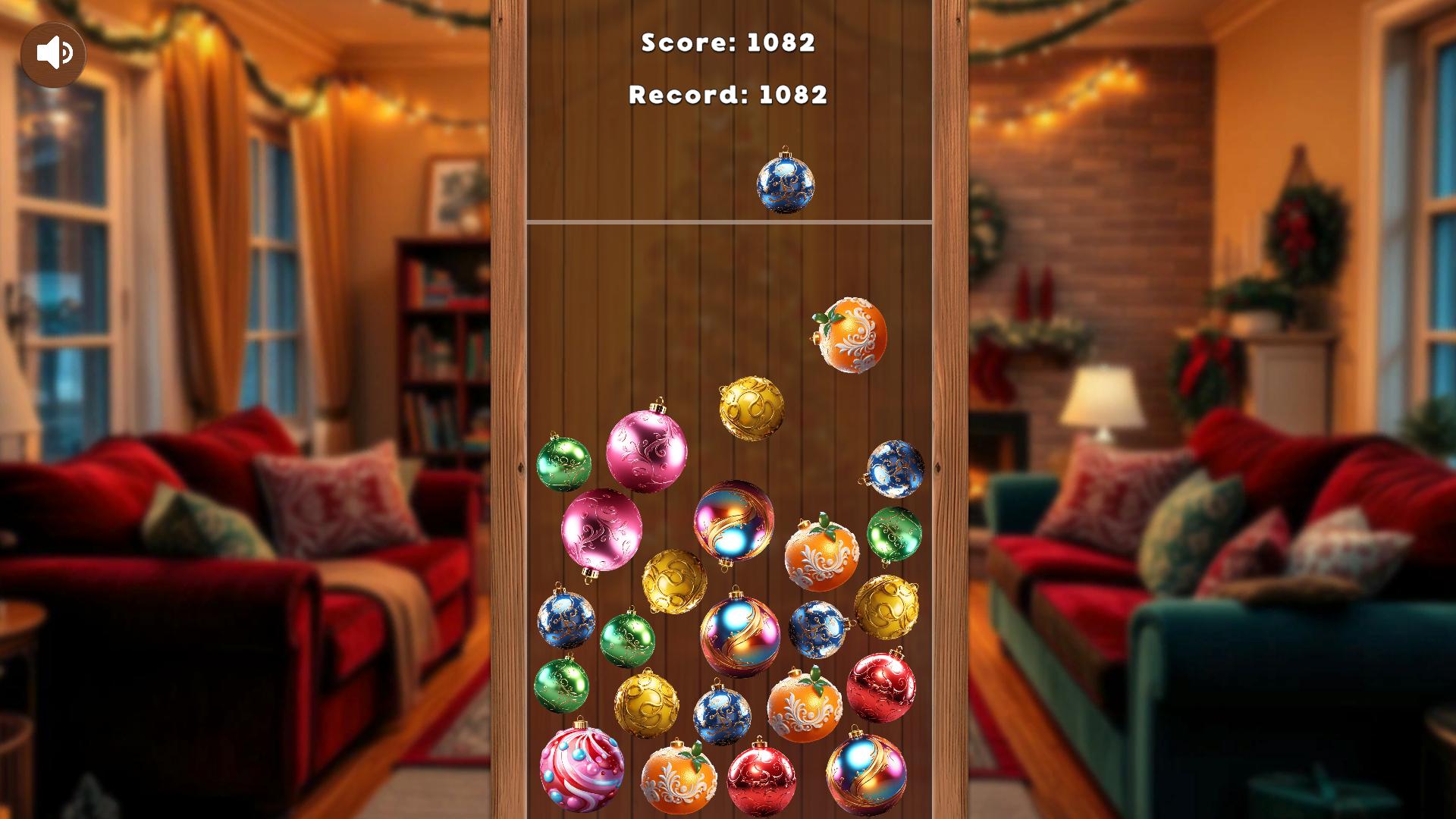
Task: Toggle sound off with the audio button
Action: coord(54,52)
